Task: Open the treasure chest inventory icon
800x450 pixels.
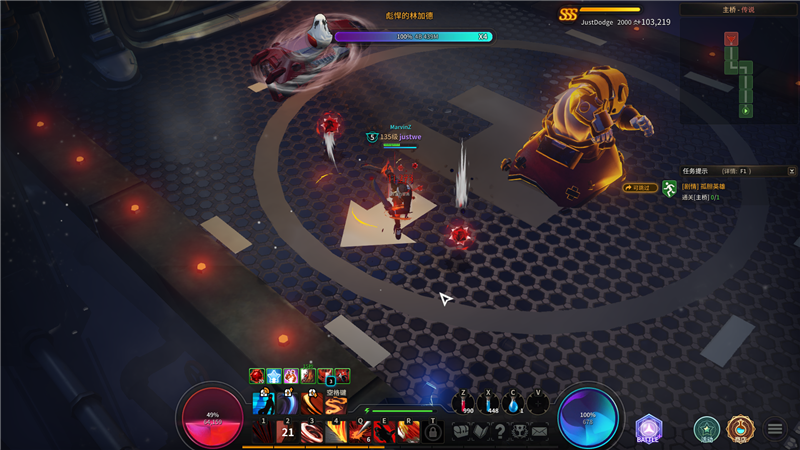Action: pos(460,431)
